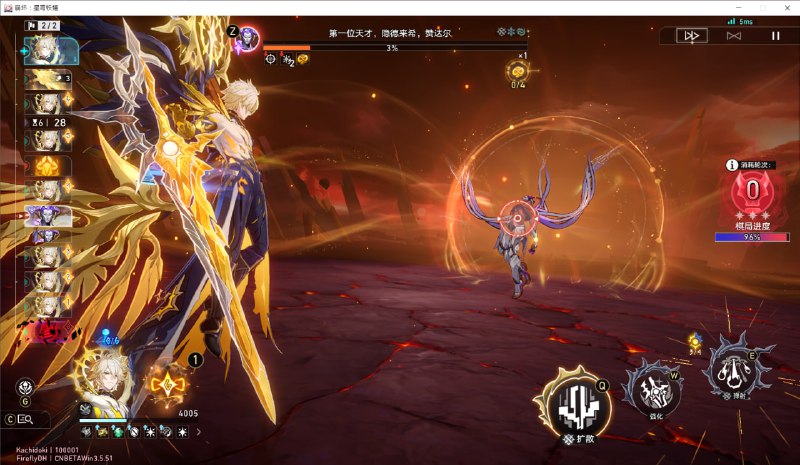Click the round emblem button above the magnifier

24,388
